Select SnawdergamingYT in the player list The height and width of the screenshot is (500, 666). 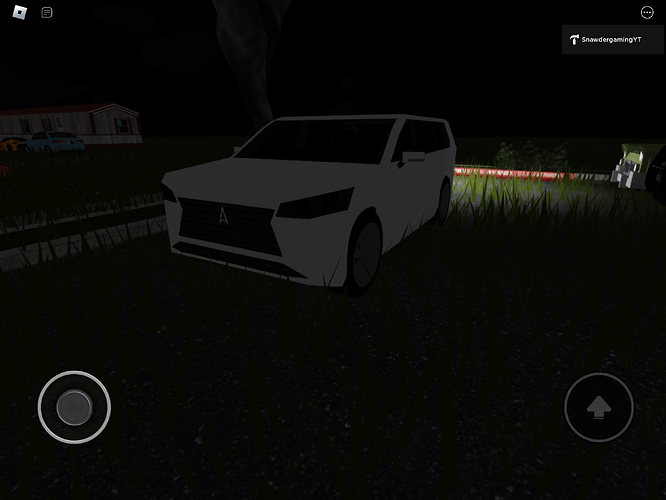click(x=612, y=40)
